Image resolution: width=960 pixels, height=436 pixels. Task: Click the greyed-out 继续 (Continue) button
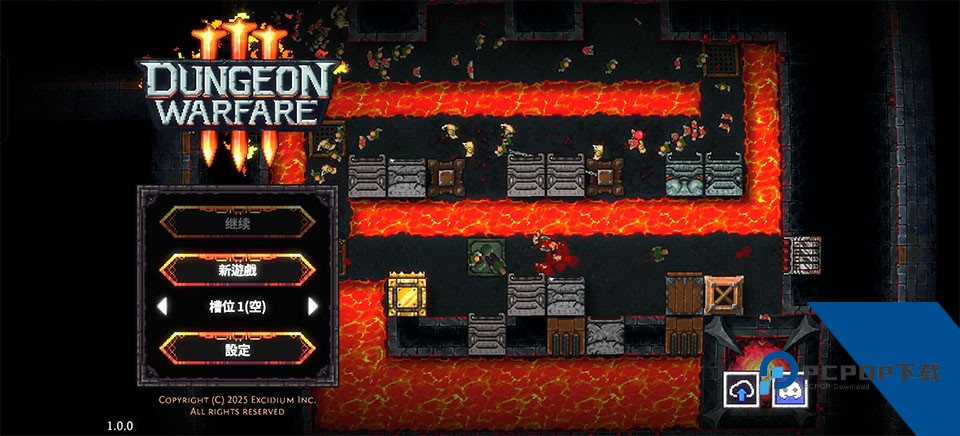tap(237, 224)
